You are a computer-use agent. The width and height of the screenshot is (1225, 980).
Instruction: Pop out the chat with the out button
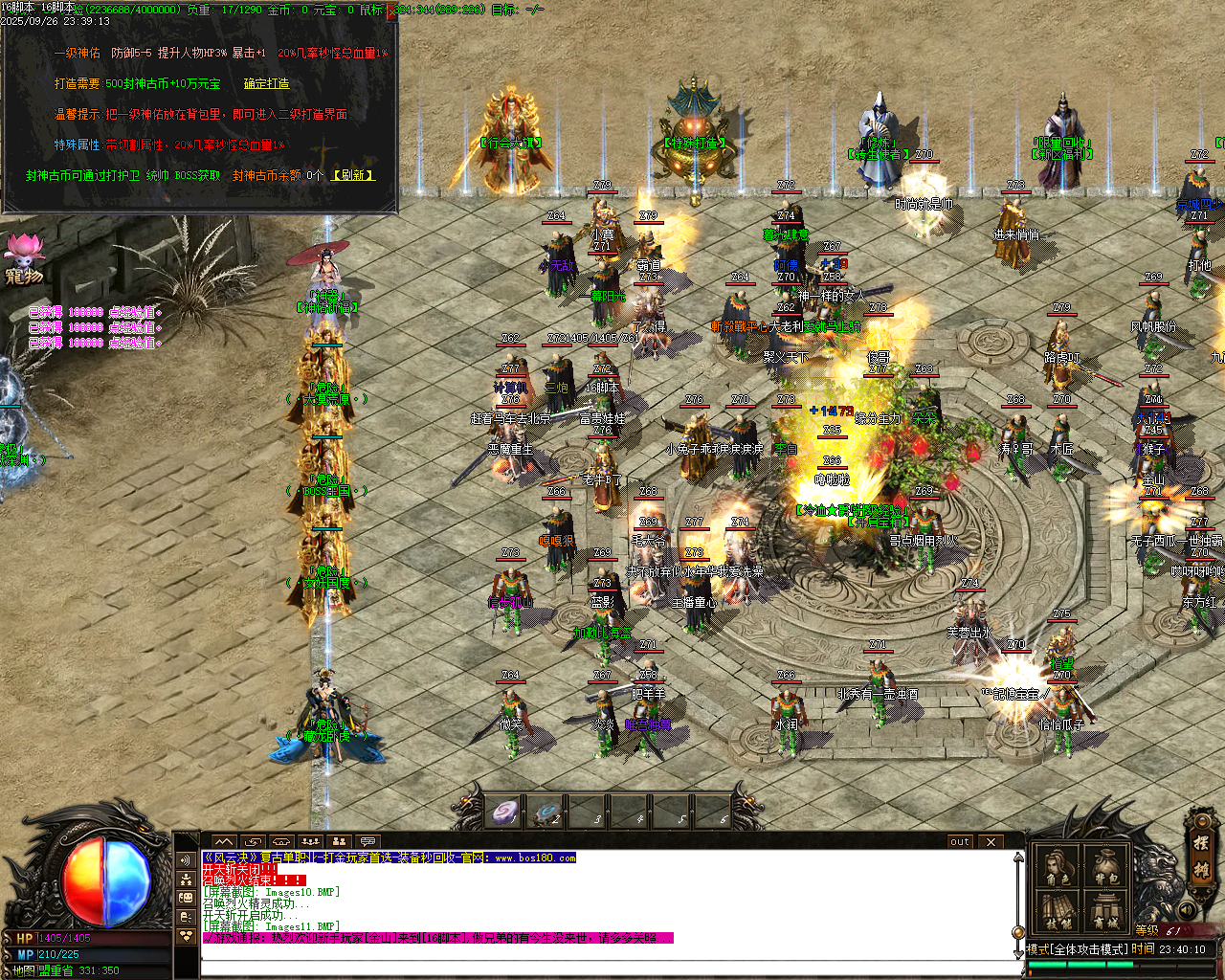[x=958, y=841]
